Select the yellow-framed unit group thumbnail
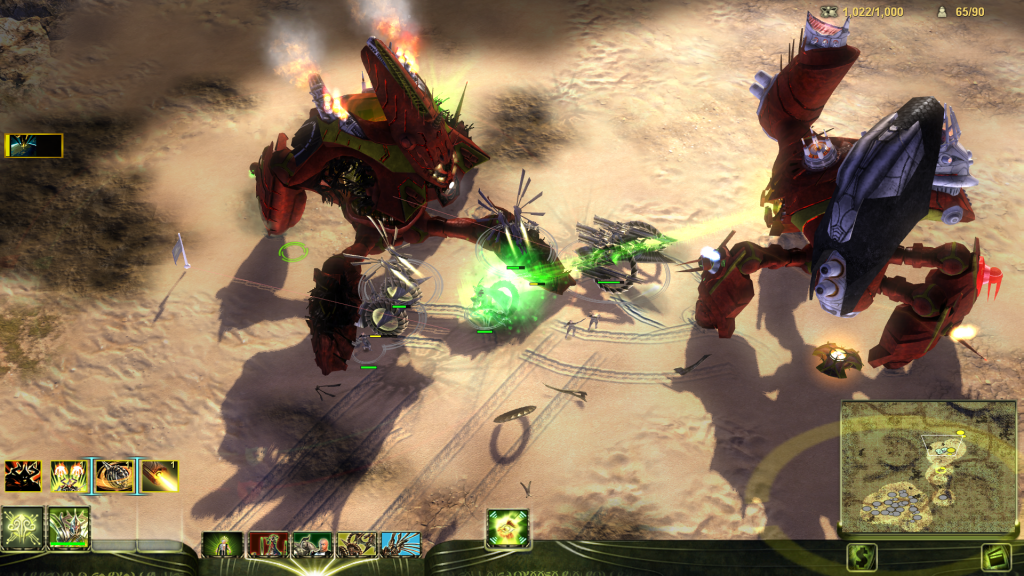The width and height of the screenshot is (1024, 576). coord(34,146)
